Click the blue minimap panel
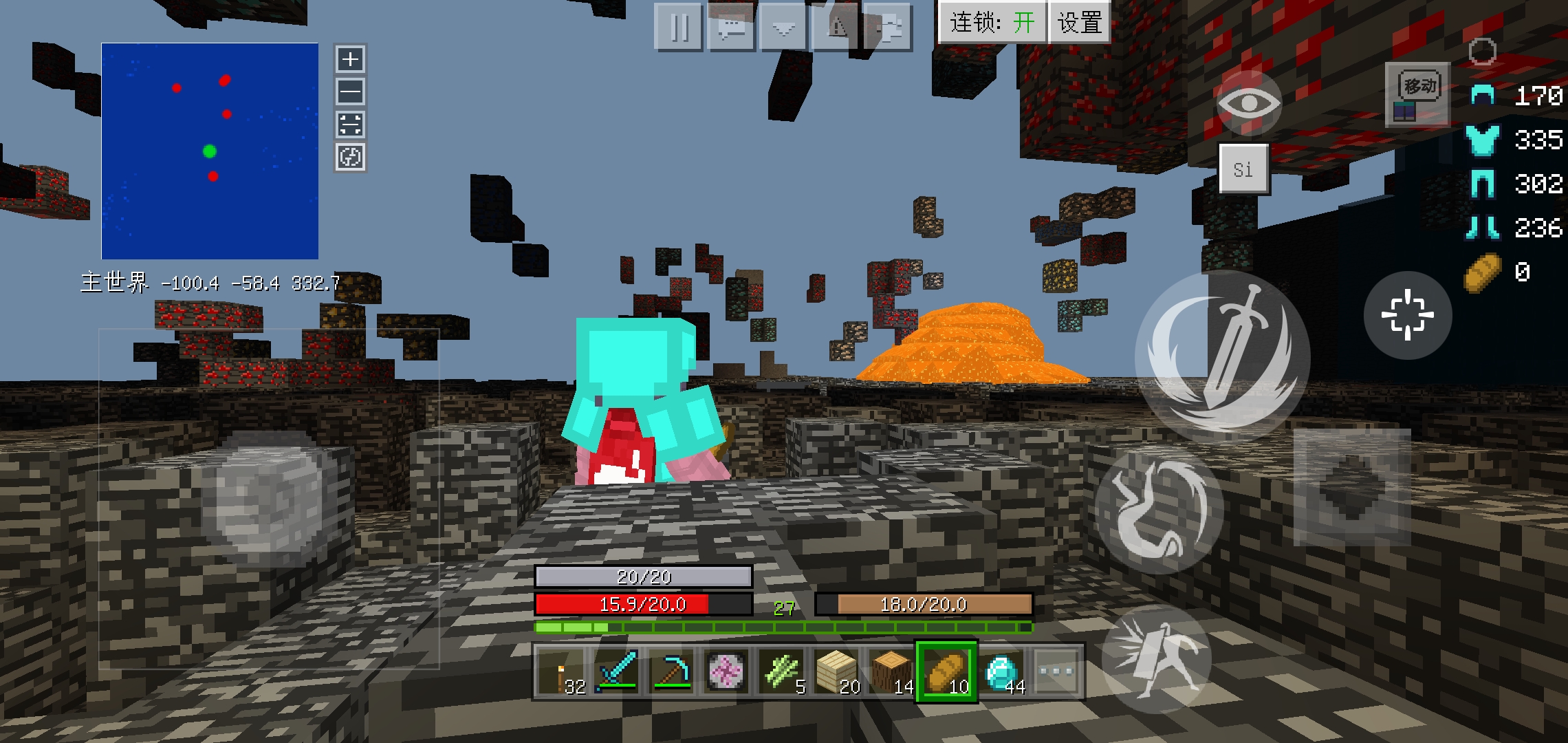 [x=210, y=151]
